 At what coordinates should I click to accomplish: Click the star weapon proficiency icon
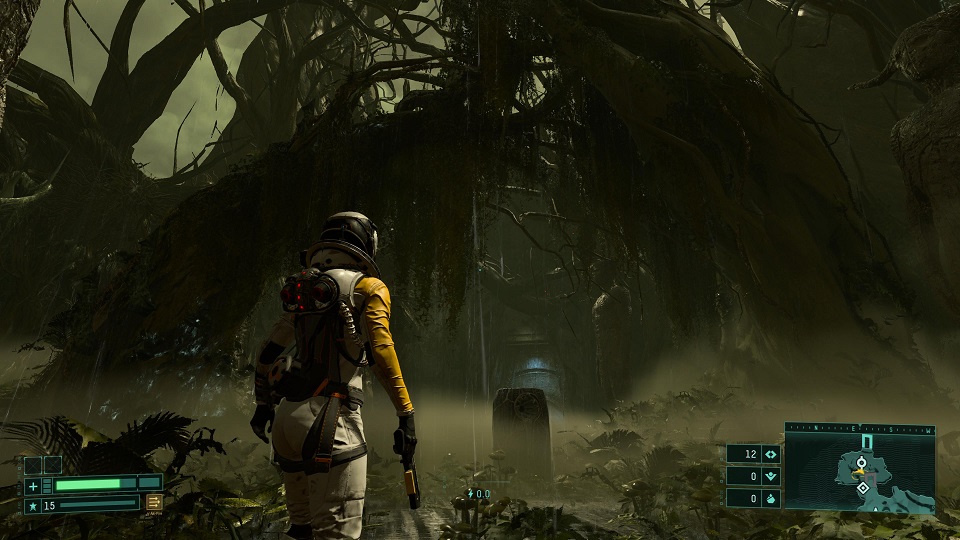click(x=33, y=505)
